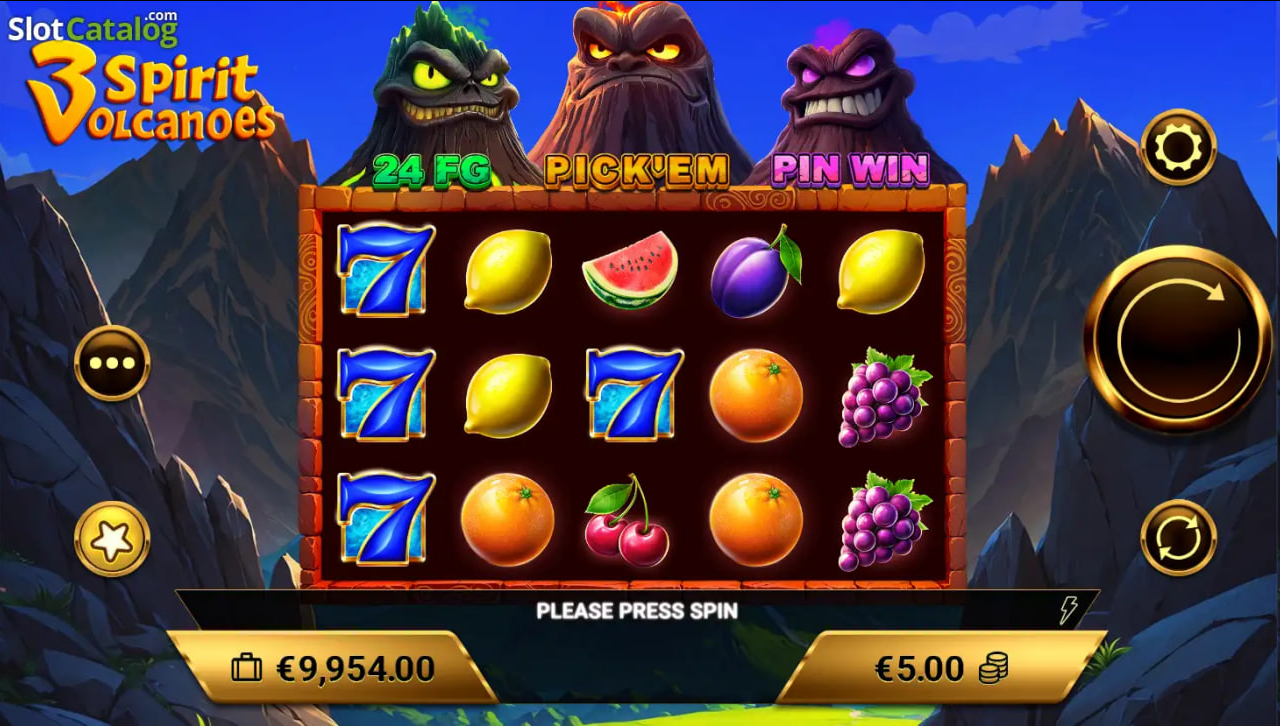Open the three-dots menu button
Viewport: 1280px width, 726px height.
pyautogui.click(x=112, y=363)
